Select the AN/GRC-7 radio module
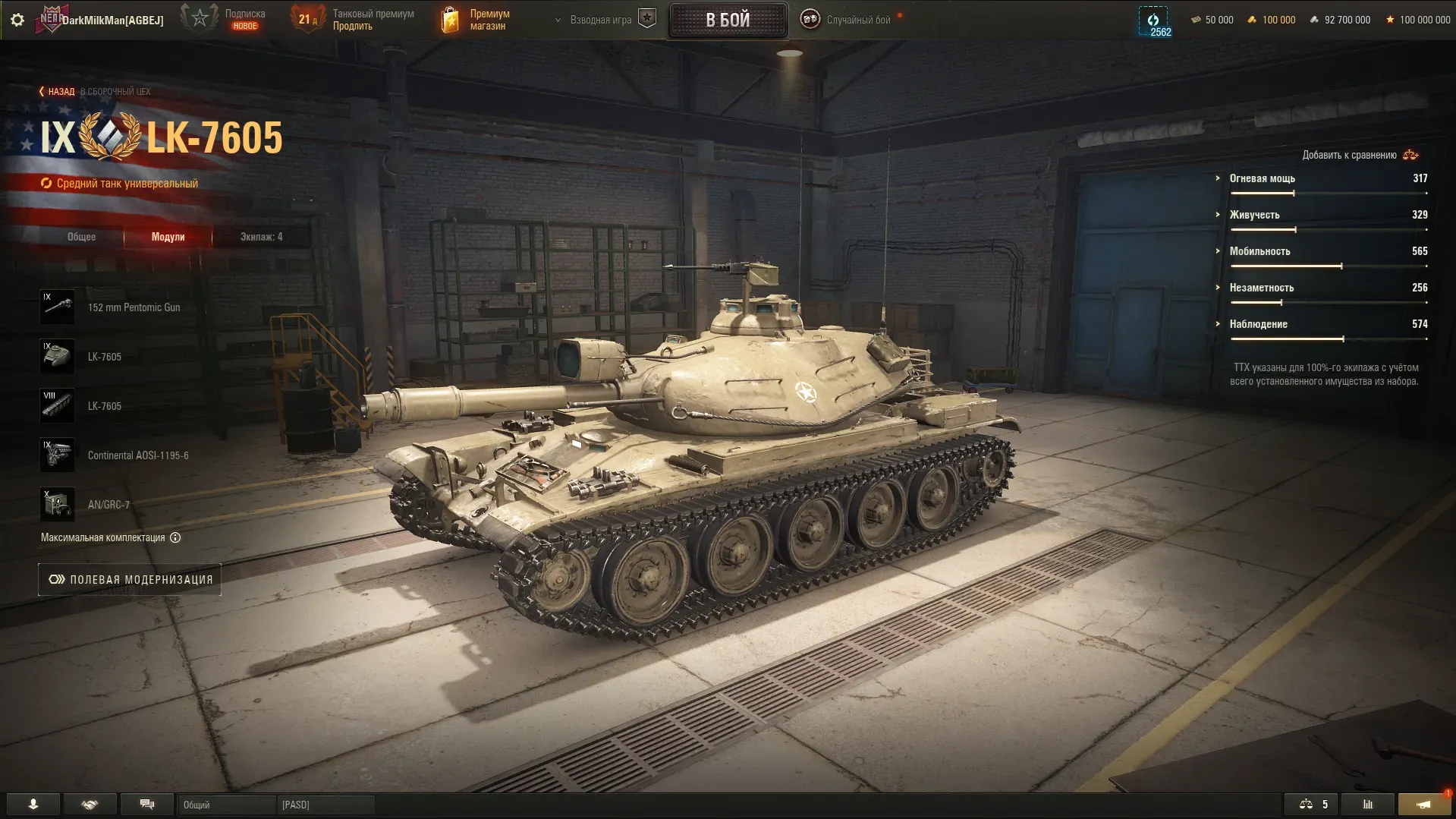The height and width of the screenshot is (819, 1456). pyautogui.click(x=108, y=505)
